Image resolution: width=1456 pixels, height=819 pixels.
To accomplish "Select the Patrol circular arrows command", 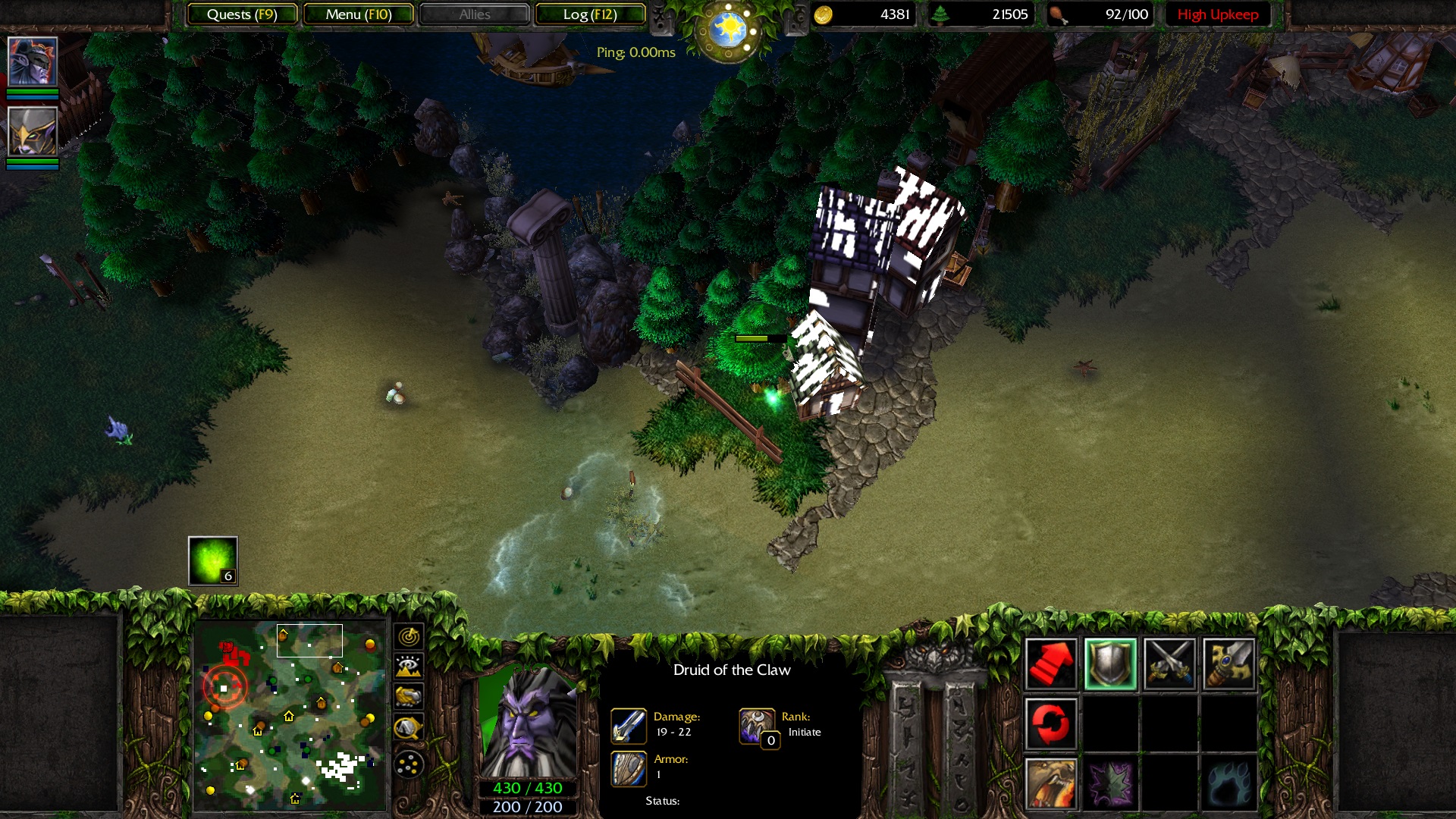I will point(1051,723).
